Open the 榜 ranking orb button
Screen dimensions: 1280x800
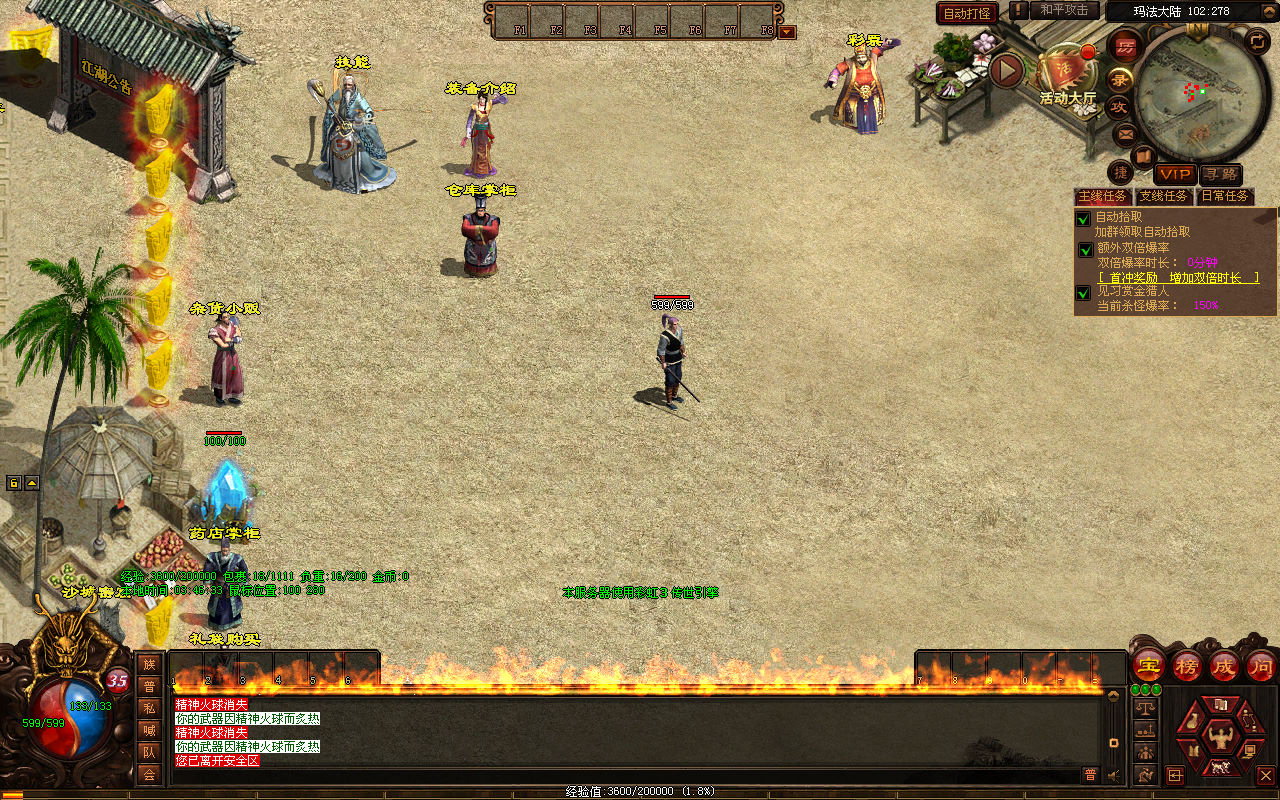point(1187,665)
